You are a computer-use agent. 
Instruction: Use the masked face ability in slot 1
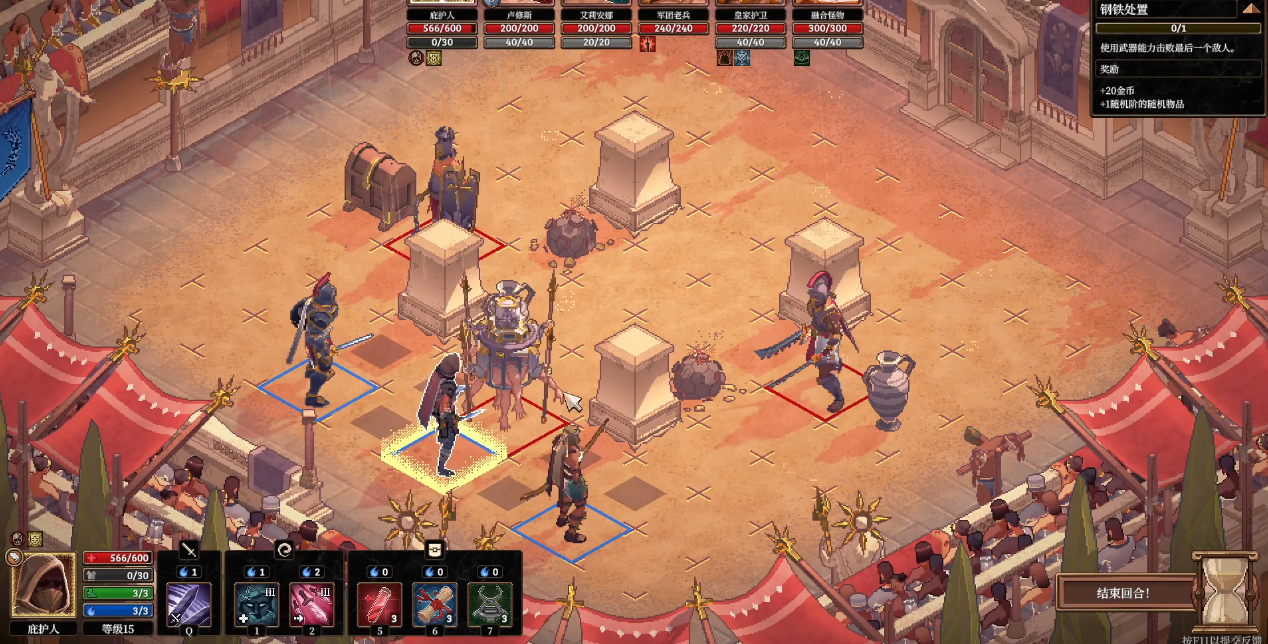(x=256, y=604)
